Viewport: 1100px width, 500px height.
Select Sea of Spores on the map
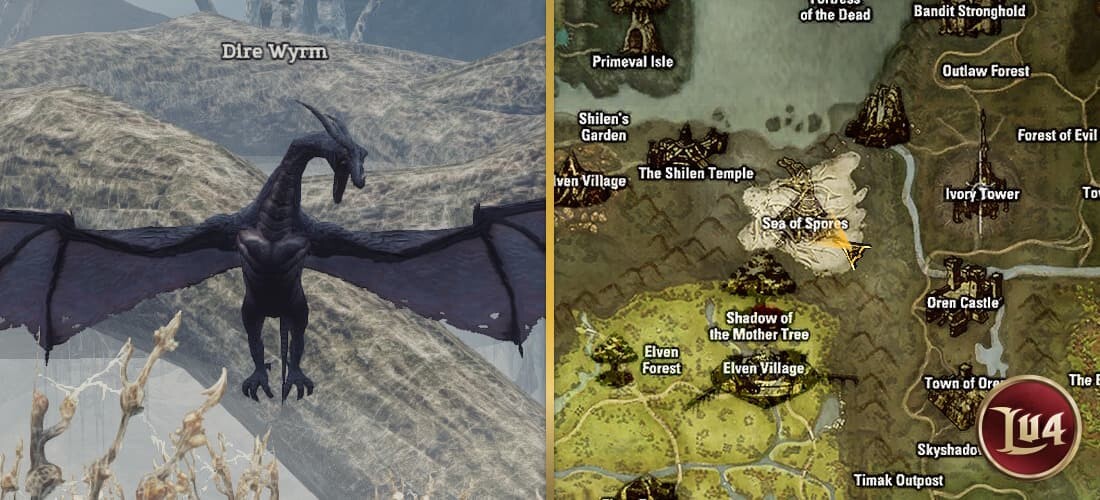pos(804,223)
